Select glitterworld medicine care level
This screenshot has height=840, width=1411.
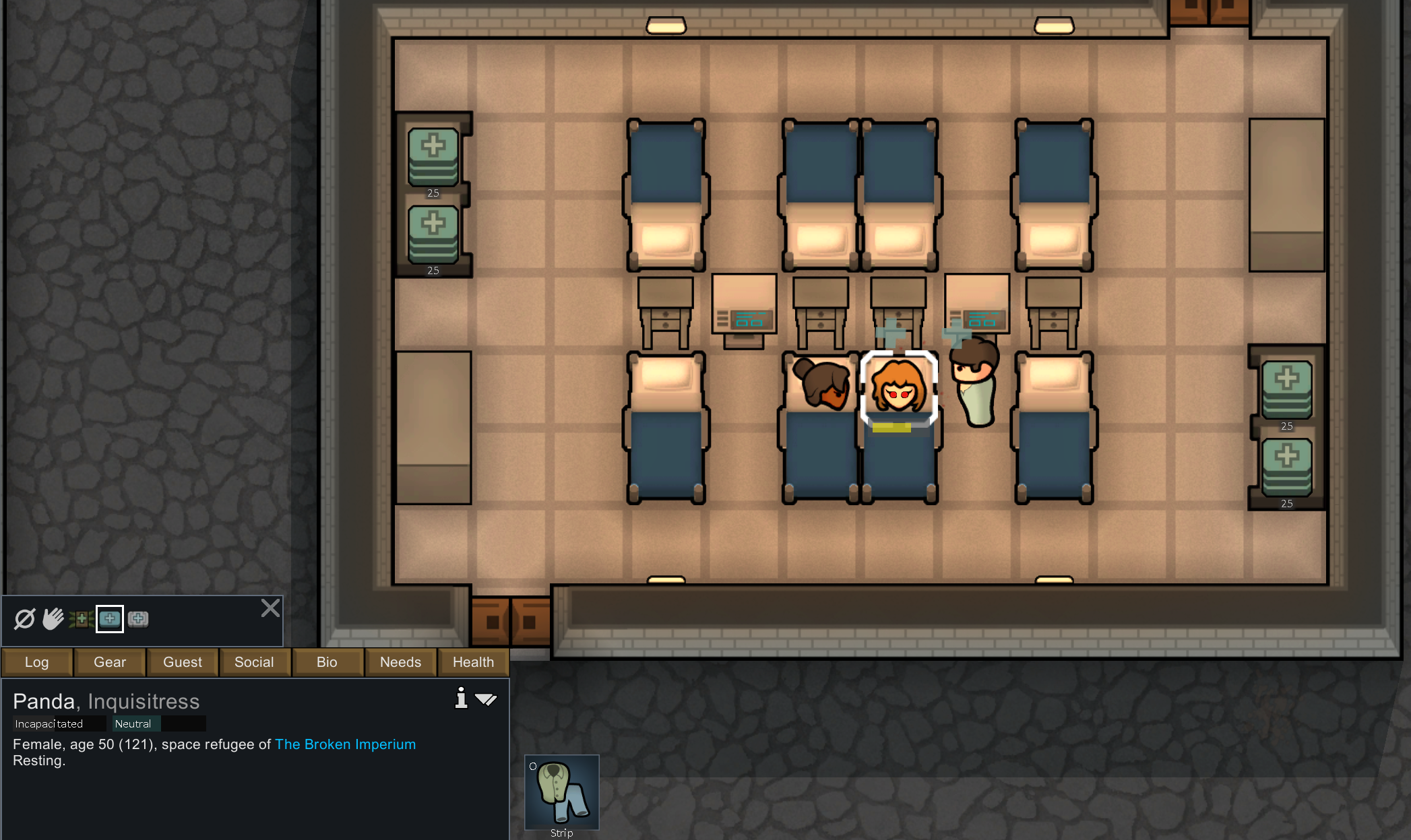[x=138, y=618]
